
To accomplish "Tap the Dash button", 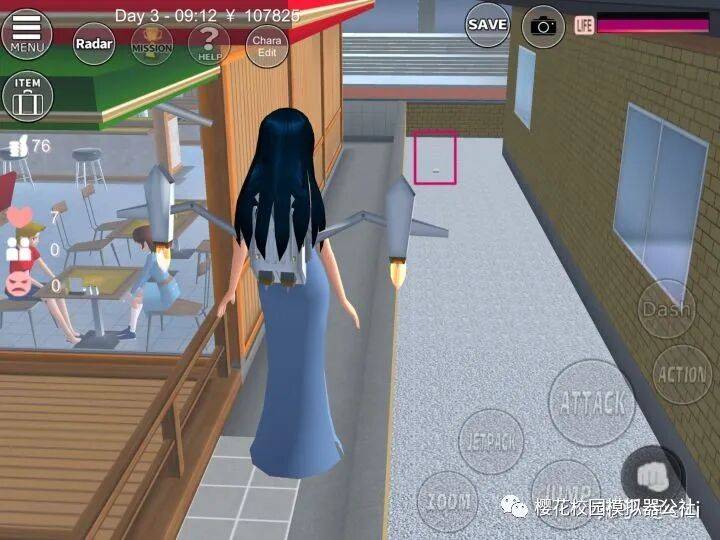I will (666, 310).
